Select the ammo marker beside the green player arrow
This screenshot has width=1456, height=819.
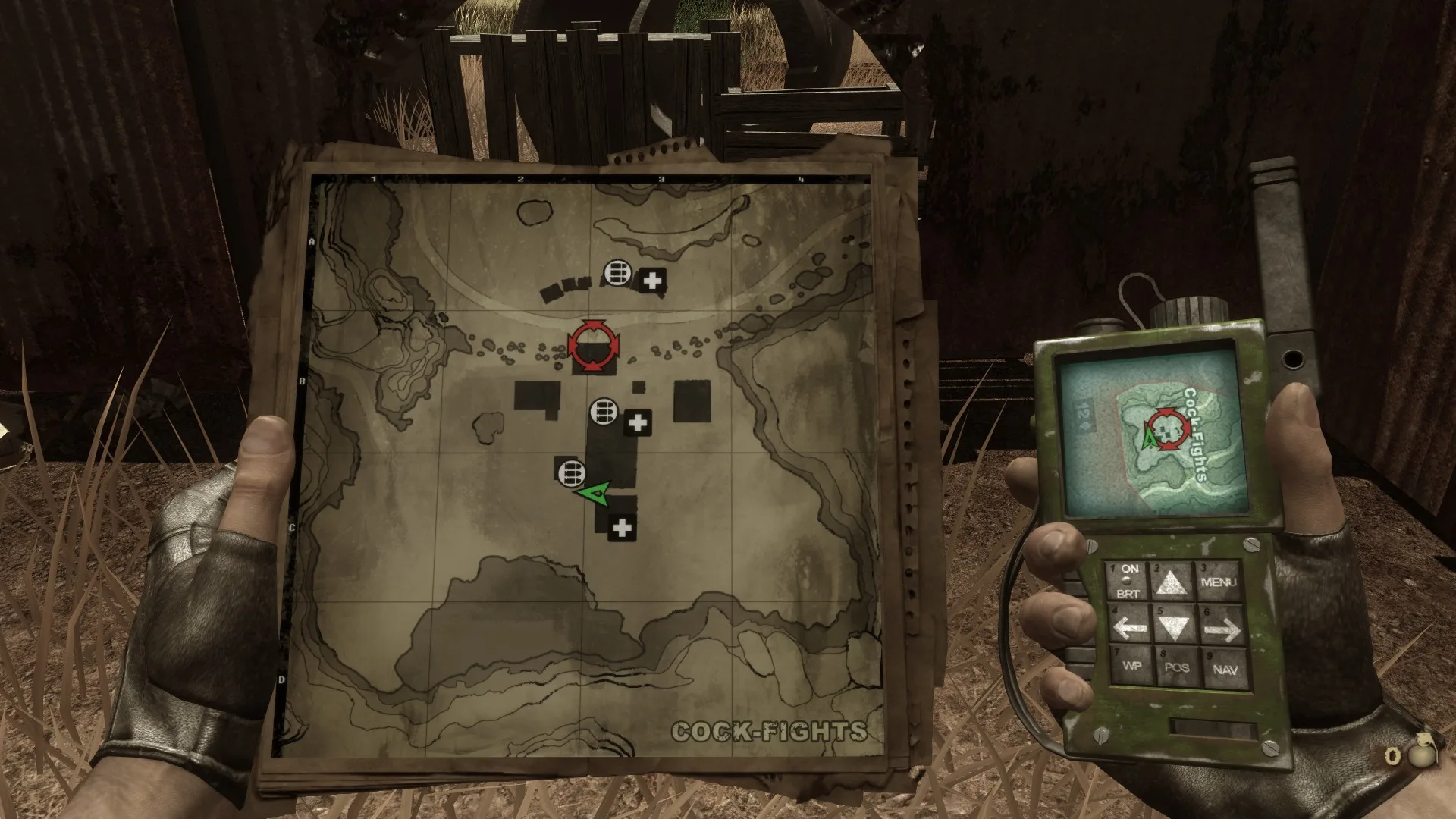(x=571, y=474)
